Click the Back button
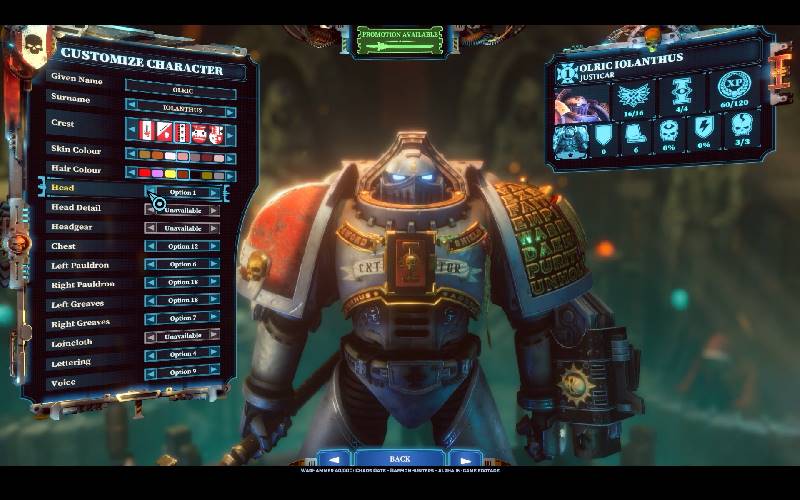Screen dimensions: 800x500 click(400, 459)
